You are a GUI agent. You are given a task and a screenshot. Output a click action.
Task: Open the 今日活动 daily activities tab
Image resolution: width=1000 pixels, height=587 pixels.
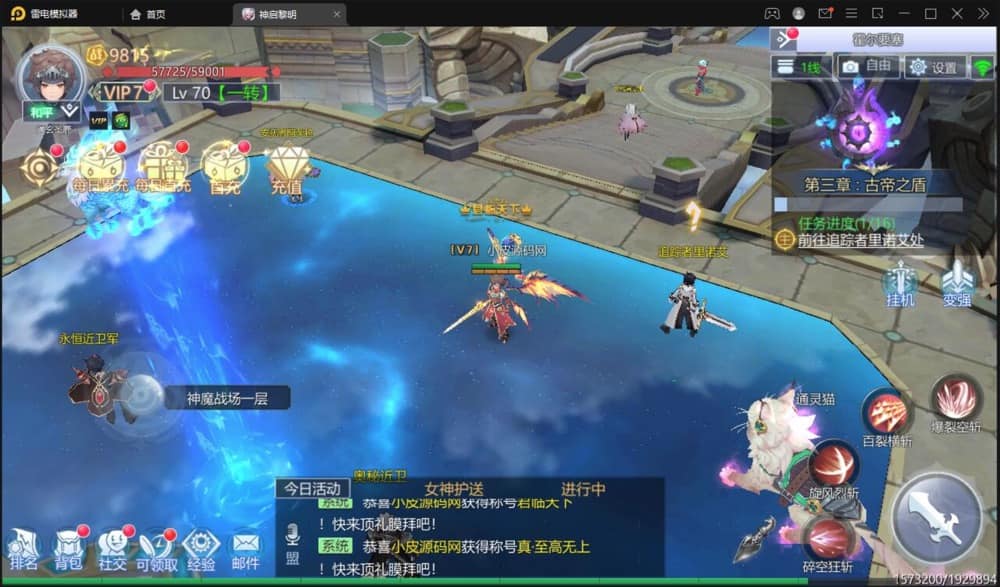pos(312,489)
